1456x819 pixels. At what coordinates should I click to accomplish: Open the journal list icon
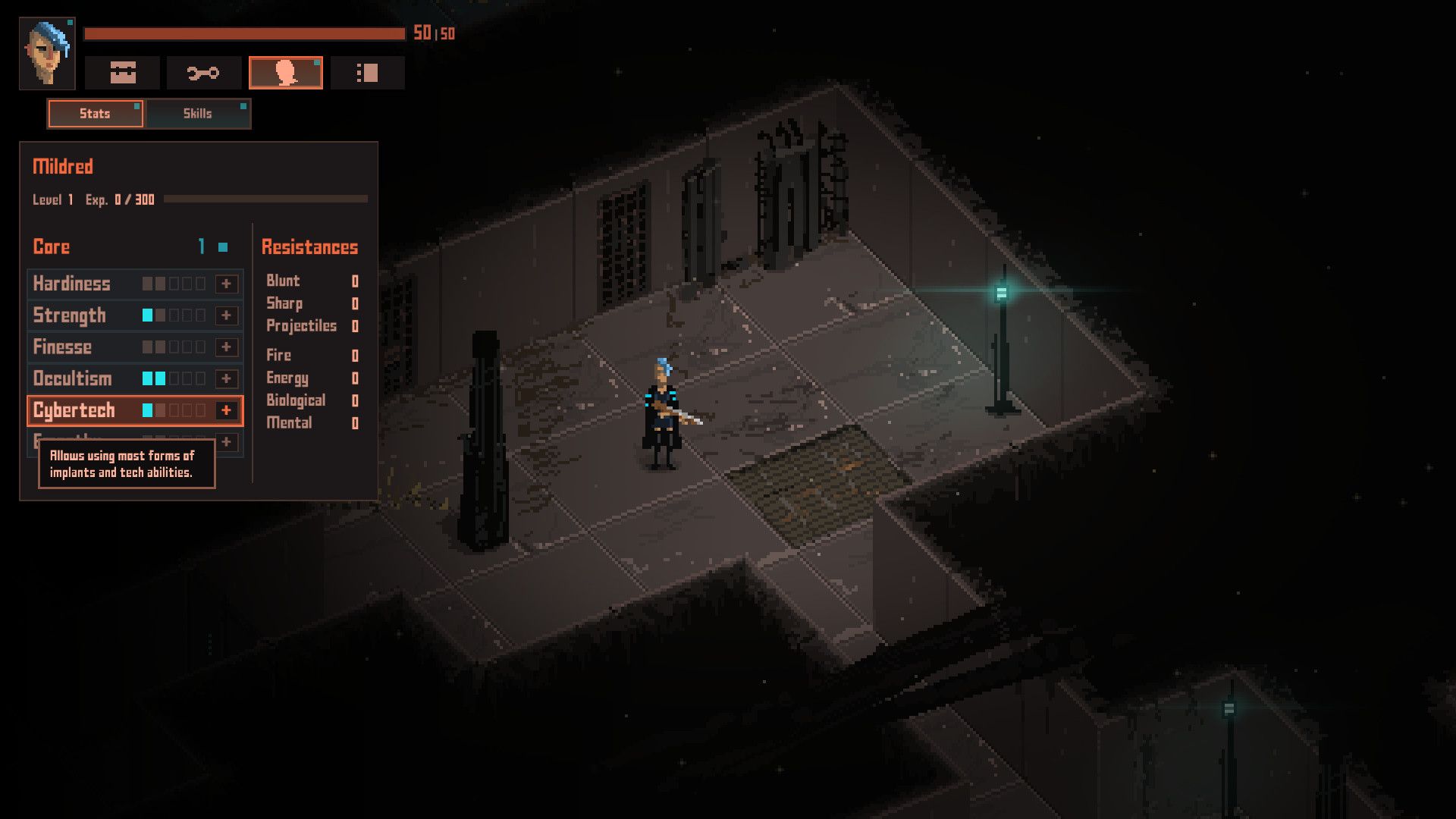(367, 72)
